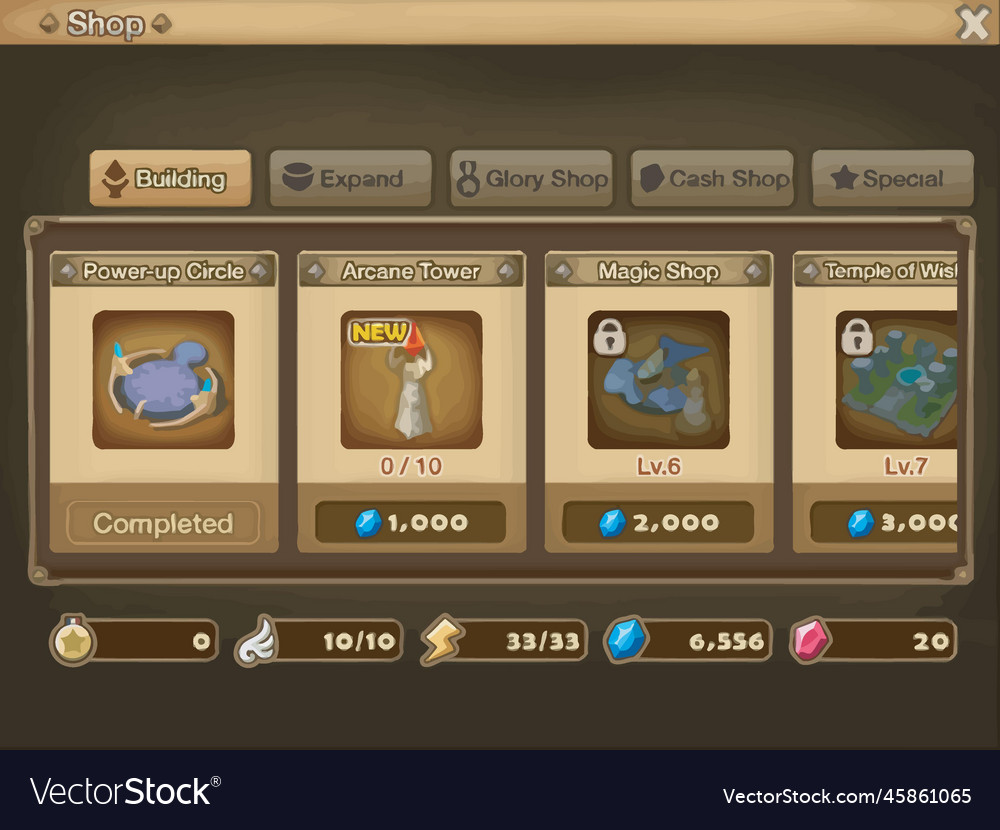This screenshot has height=830, width=1000.
Task: Buy the Arcane Tower for 1,000 crystals
Action: click(x=410, y=522)
